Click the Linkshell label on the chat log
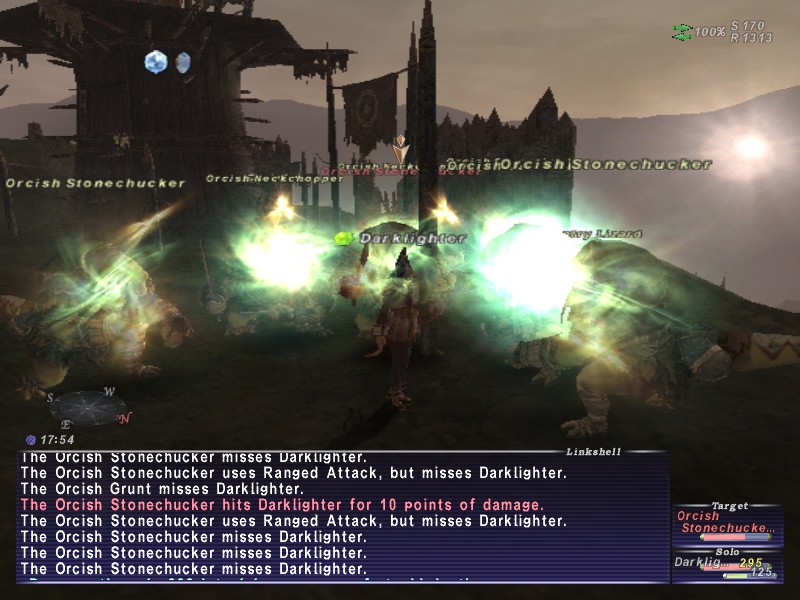 [593, 452]
